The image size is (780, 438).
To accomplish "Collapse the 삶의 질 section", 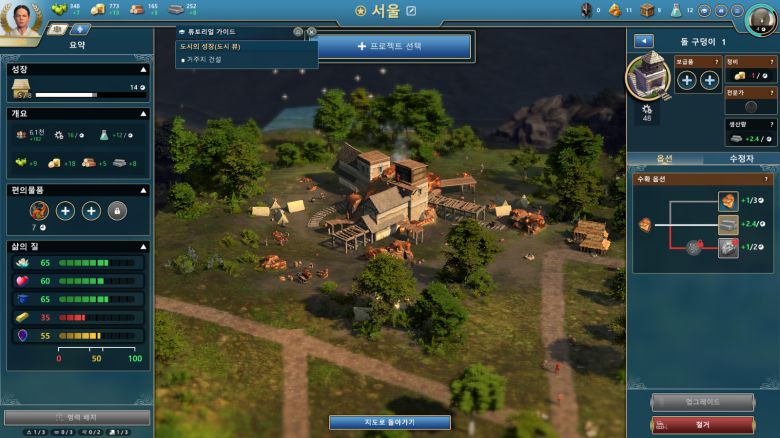I will click(x=144, y=246).
